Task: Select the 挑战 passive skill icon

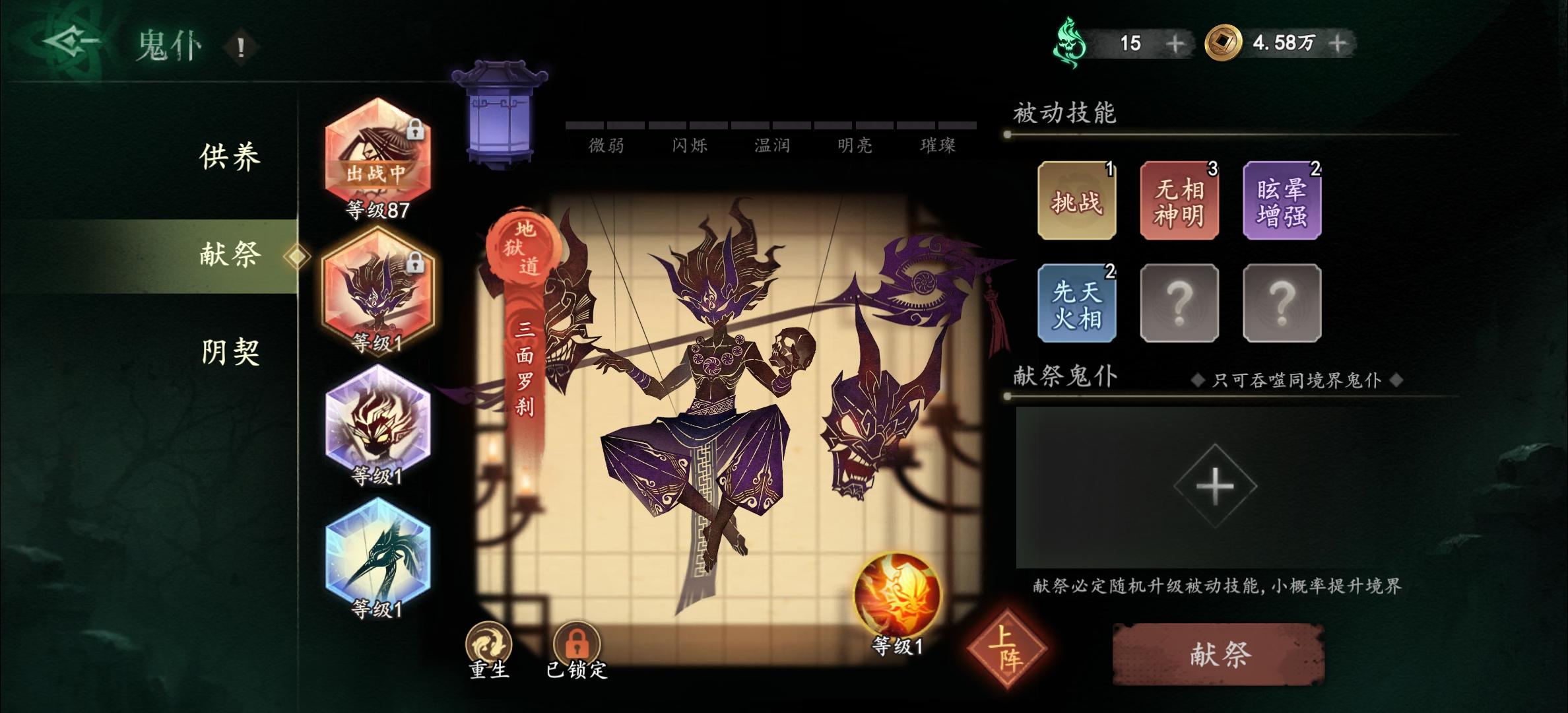Action: point(1077,198)
